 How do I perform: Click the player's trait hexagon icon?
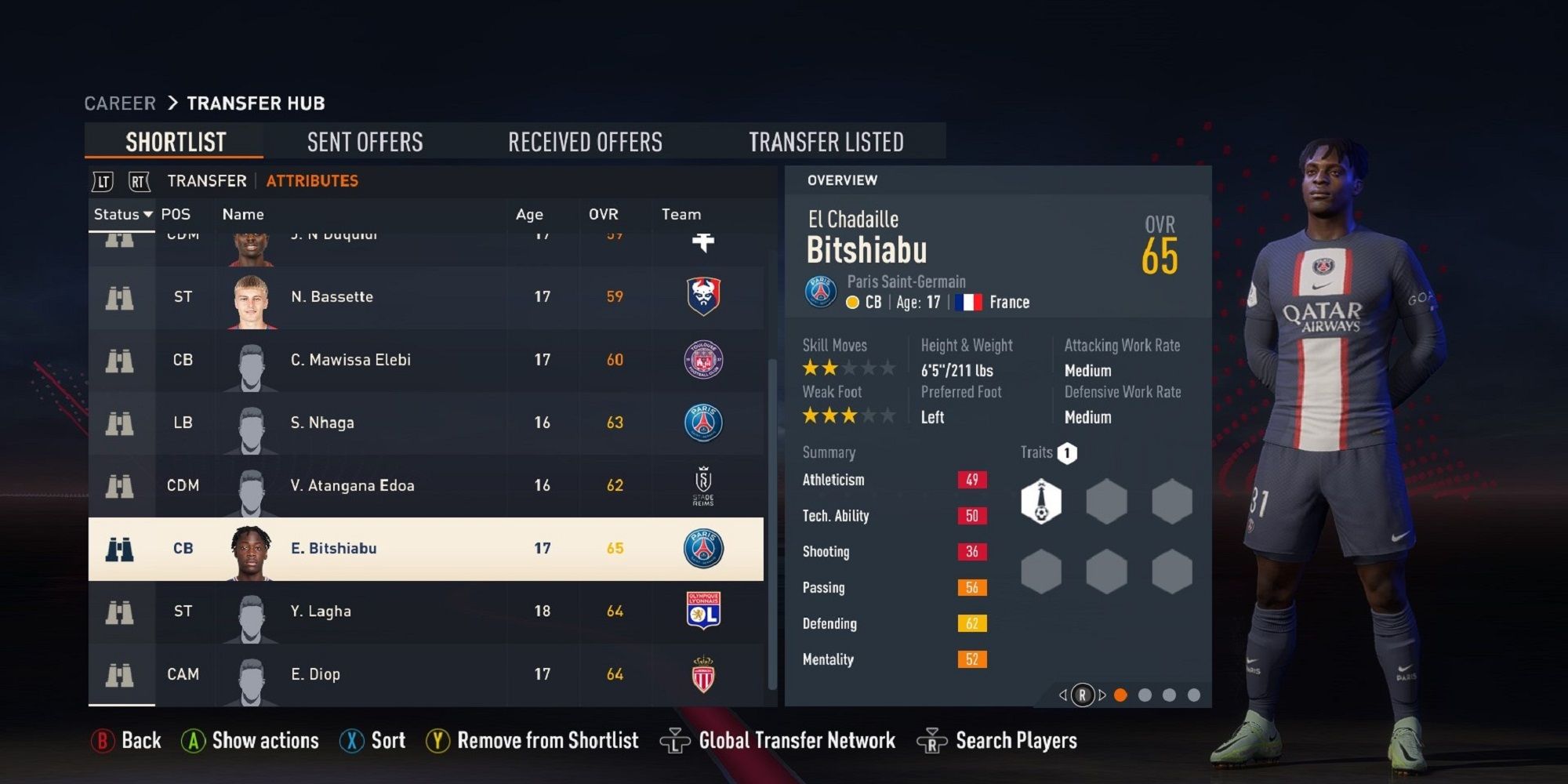coord(1041,502)
